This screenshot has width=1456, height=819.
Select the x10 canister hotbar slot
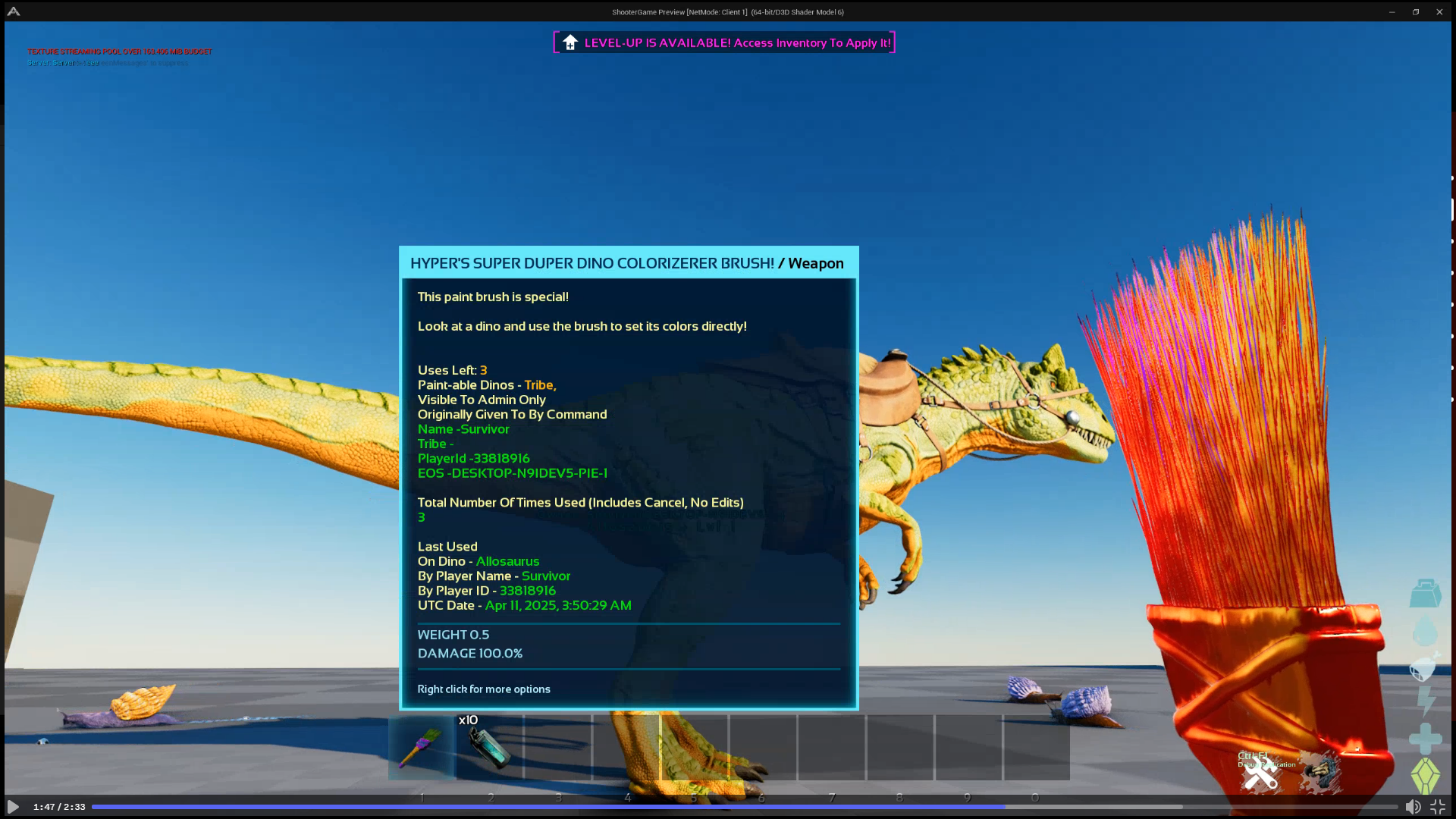[490, 748]
